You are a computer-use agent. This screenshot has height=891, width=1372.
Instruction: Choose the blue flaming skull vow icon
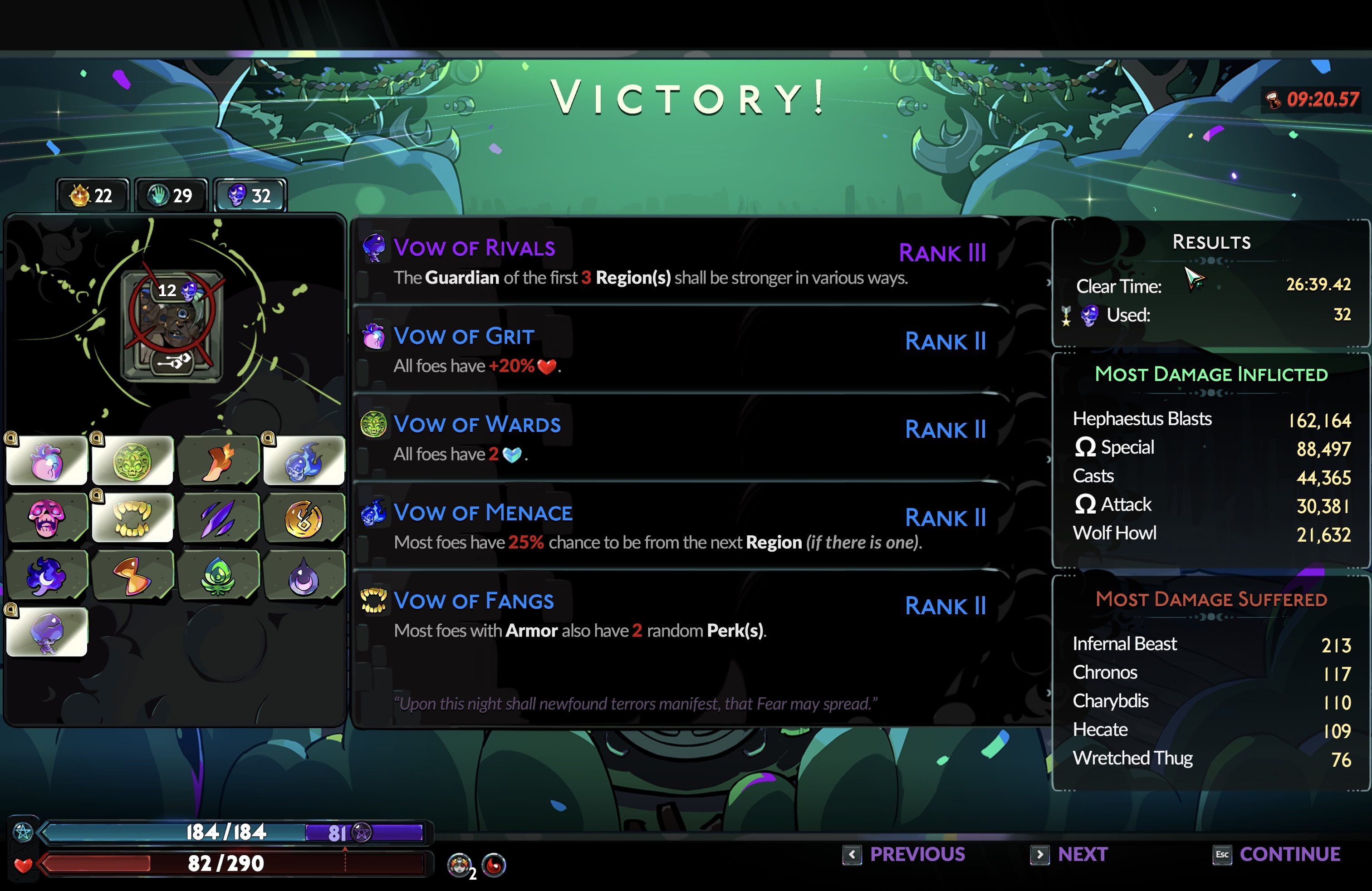(304, 462)
